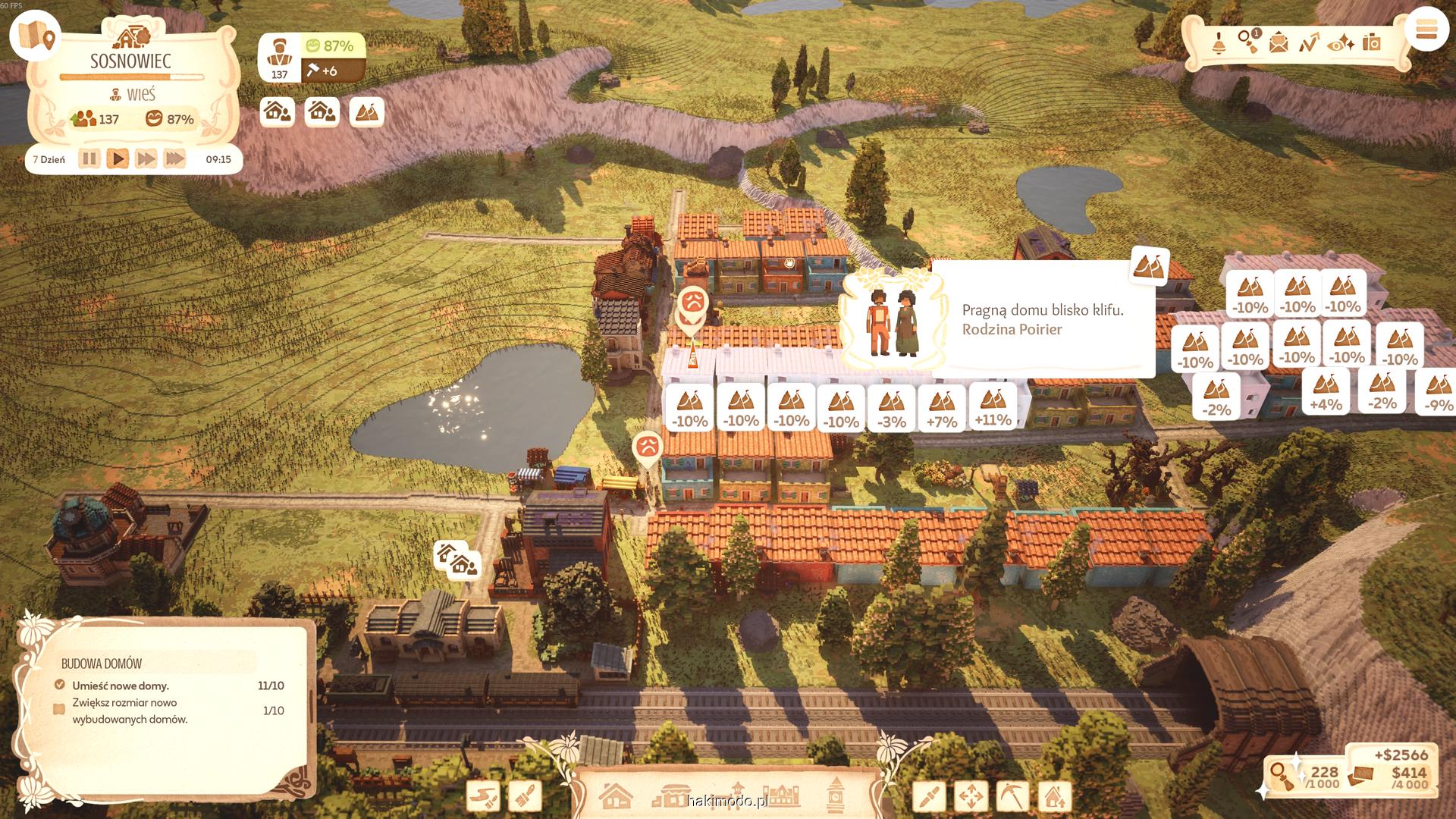Screen dimensions: 1456x819
Task: Click the house upgrade arrow tool
Action: pos(1053,797)
